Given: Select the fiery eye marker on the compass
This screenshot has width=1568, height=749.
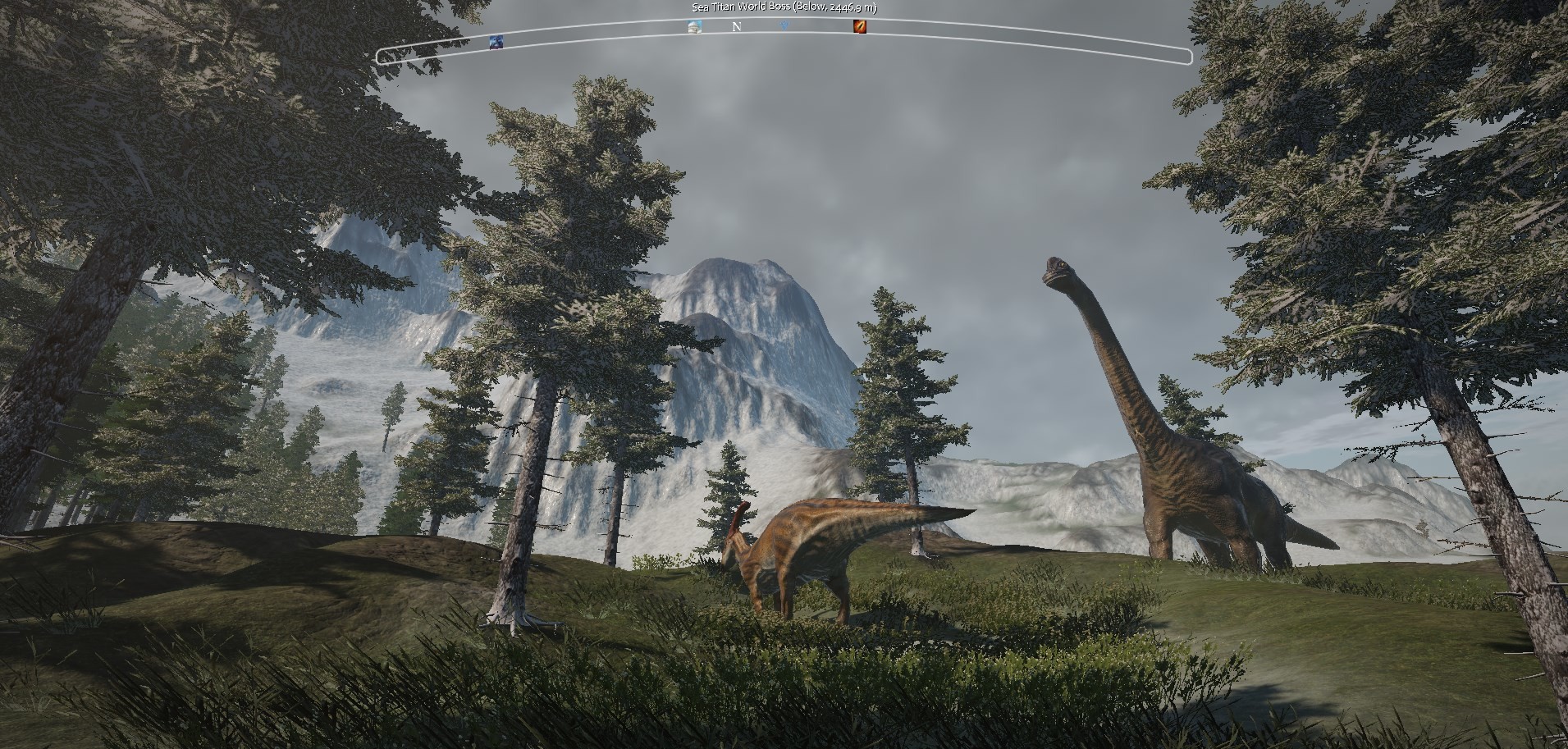Looking at the screenshot, I should click(859, 26).
